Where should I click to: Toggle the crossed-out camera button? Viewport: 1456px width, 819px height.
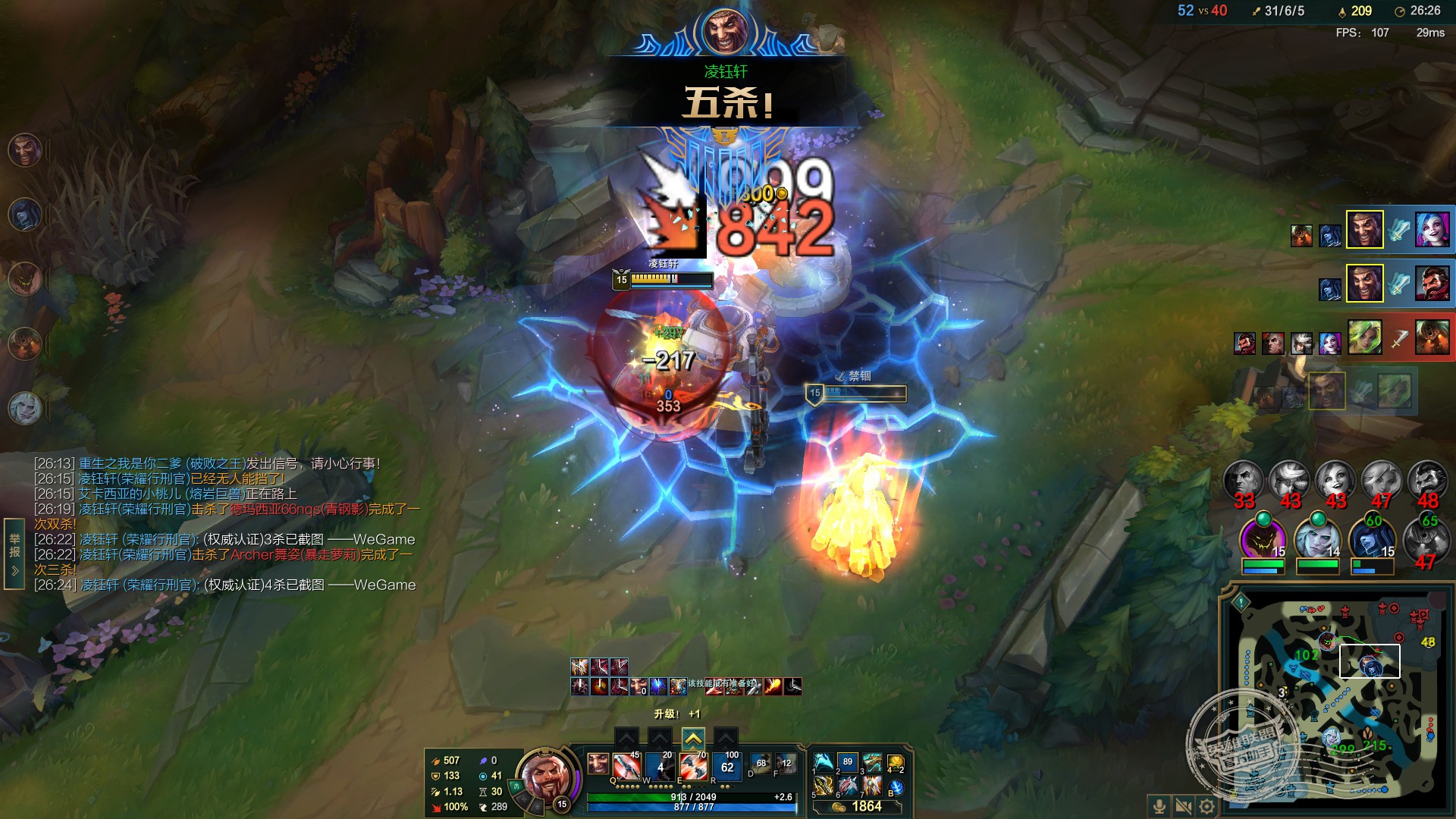[x=1182, y=805]
